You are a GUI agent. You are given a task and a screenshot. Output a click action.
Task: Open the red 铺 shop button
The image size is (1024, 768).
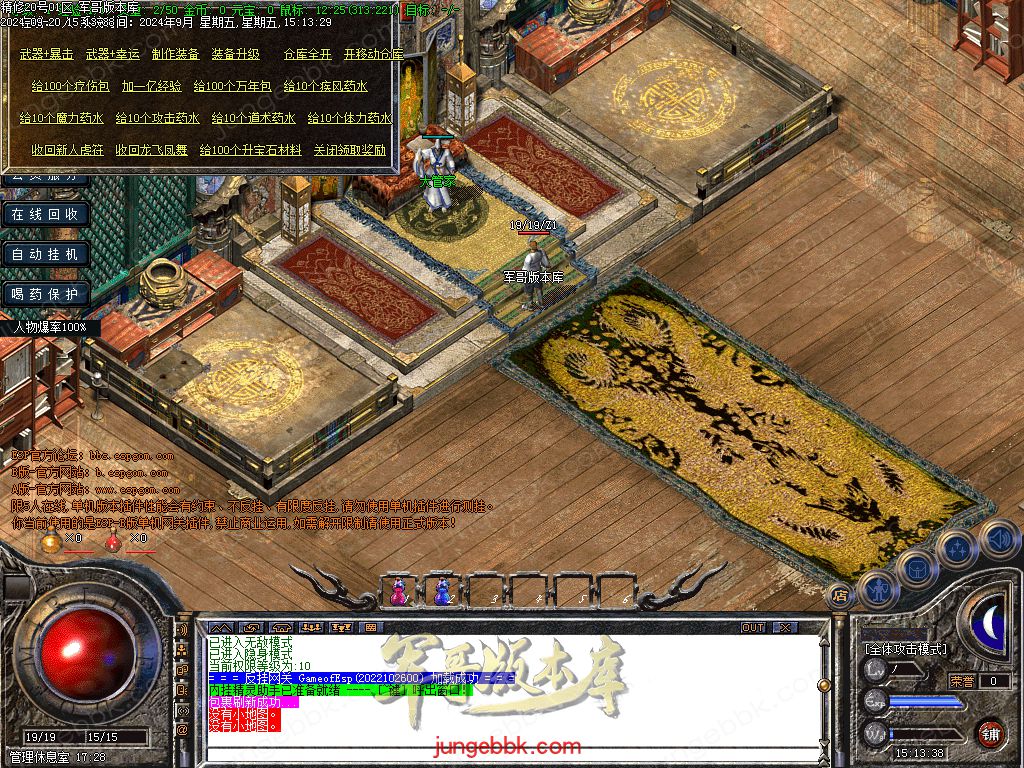990,733
